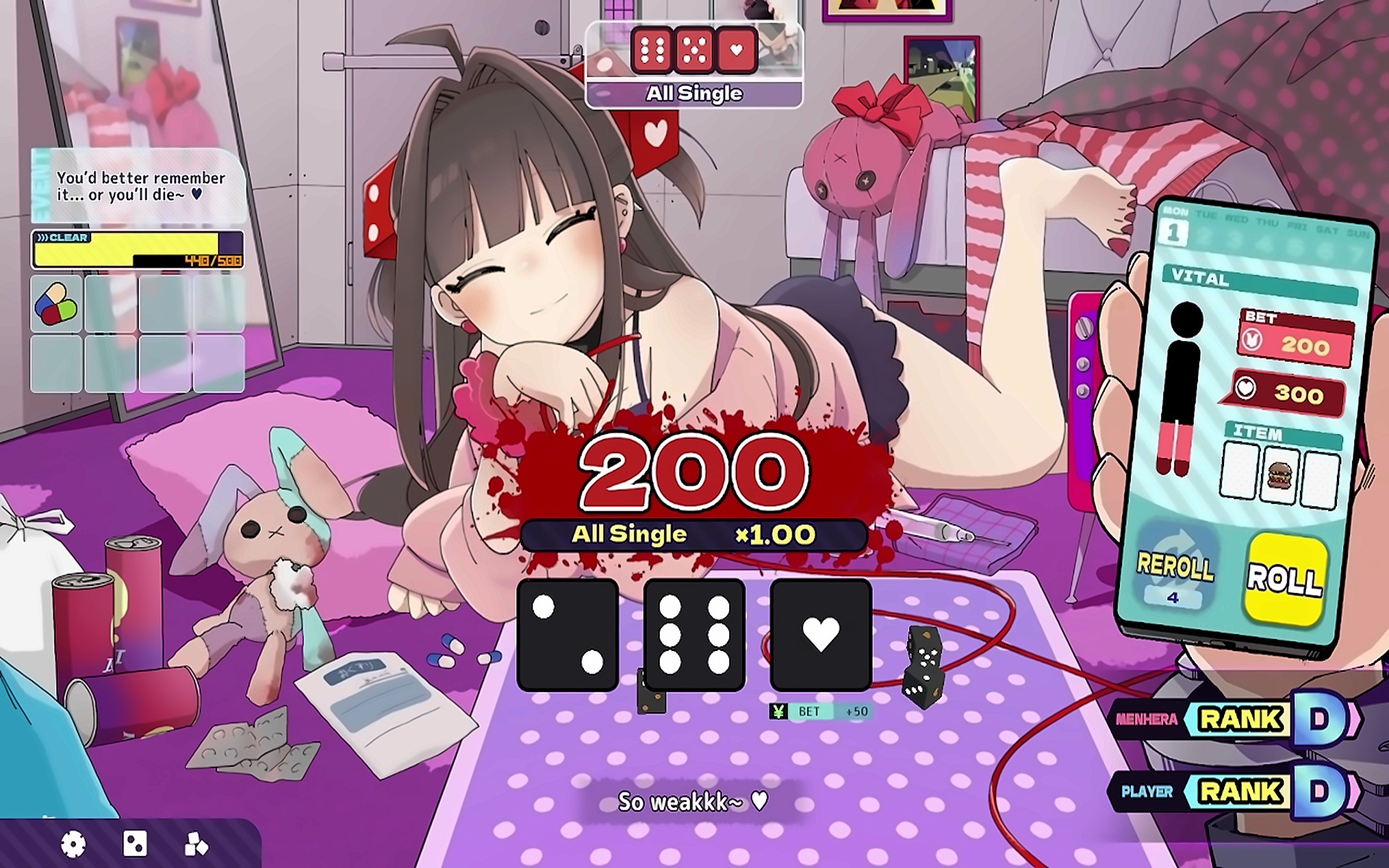Image resolution: width=1389 pixels, height=868 pixels.
Task: Open the single dice icon menu
Action: pos(135,844)
